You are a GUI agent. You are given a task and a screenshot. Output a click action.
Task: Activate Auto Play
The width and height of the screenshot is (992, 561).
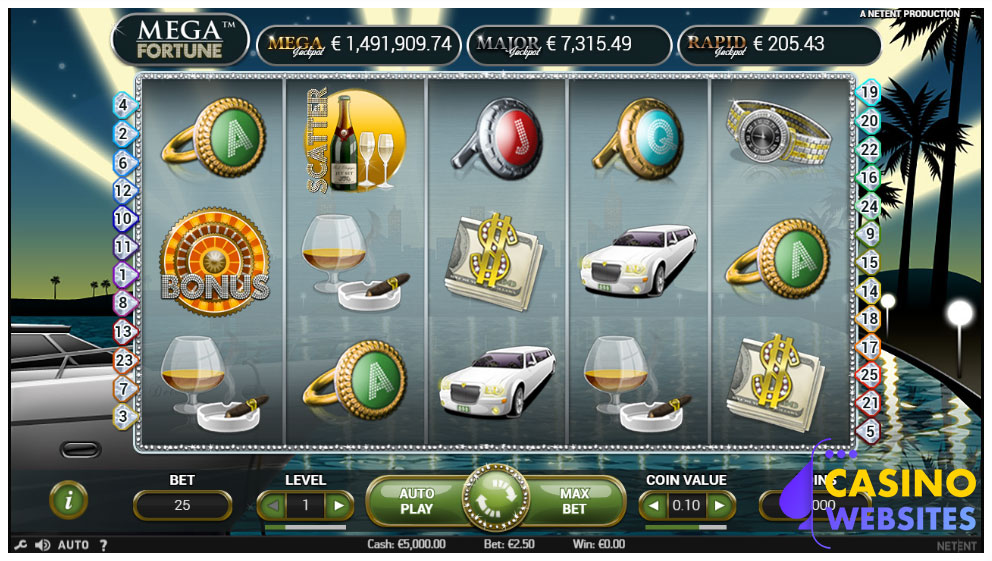pos(416,501)
